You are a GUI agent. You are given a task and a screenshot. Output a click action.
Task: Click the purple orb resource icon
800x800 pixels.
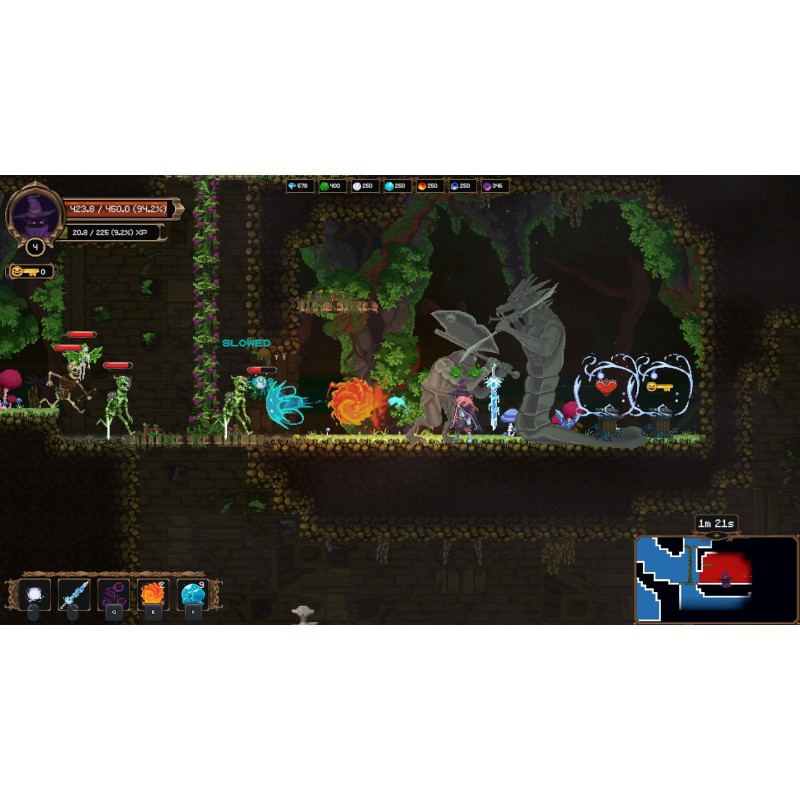[488, 186]
